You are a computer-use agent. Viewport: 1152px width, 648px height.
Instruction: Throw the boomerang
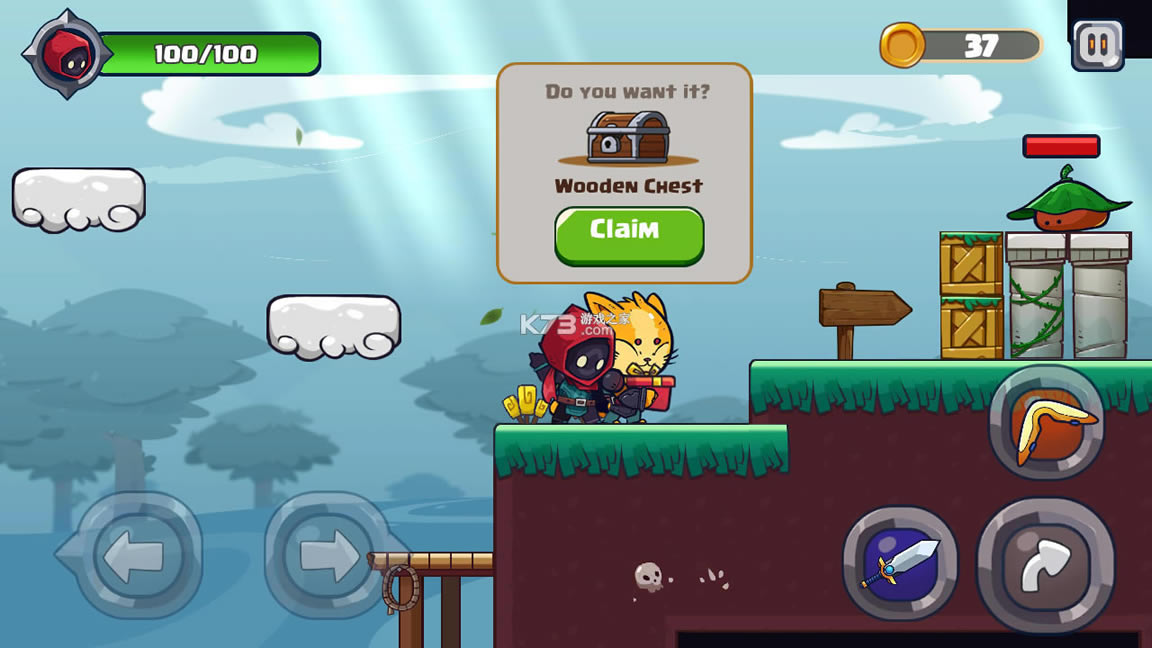pyautogui.click(x=1047, y=423)
